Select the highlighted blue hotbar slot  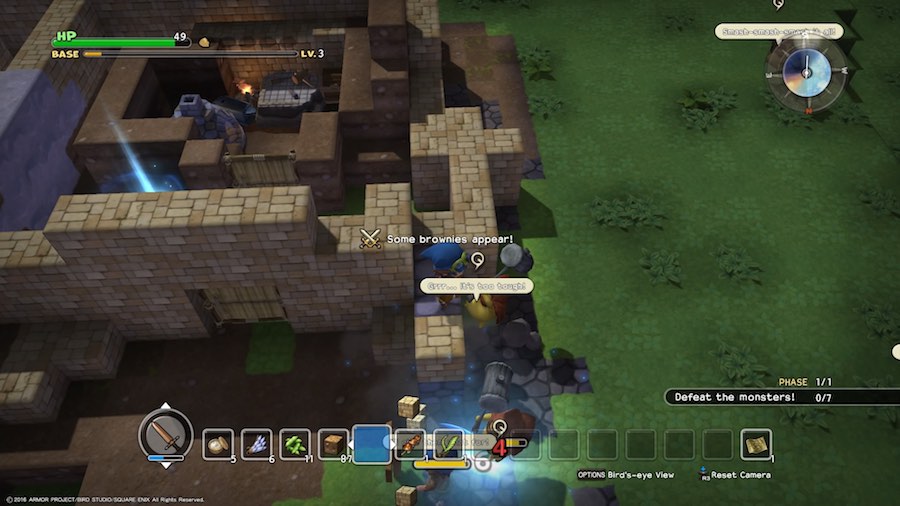(372, 444)
